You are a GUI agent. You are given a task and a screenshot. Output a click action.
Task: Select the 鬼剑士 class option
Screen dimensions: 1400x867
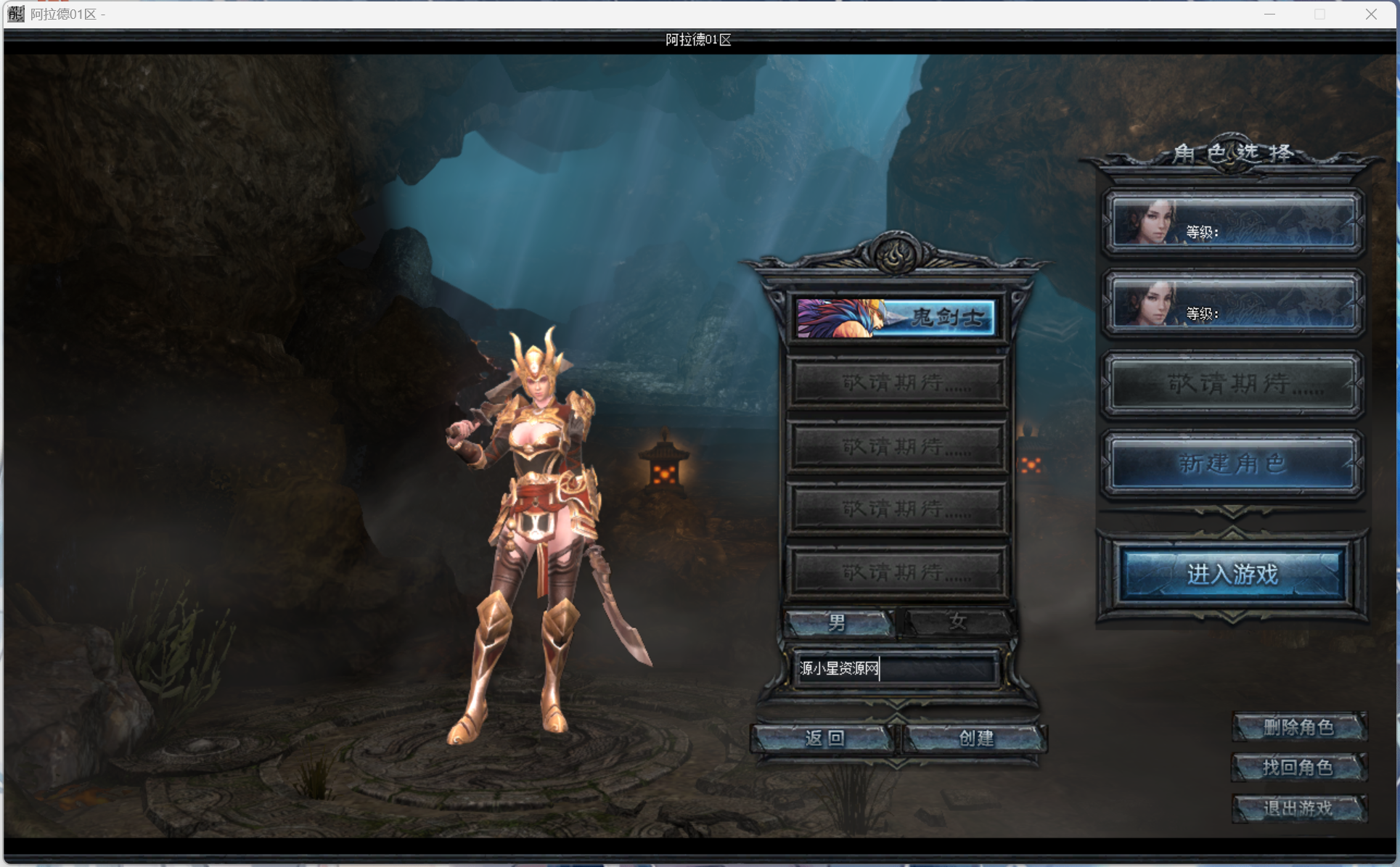896,317
